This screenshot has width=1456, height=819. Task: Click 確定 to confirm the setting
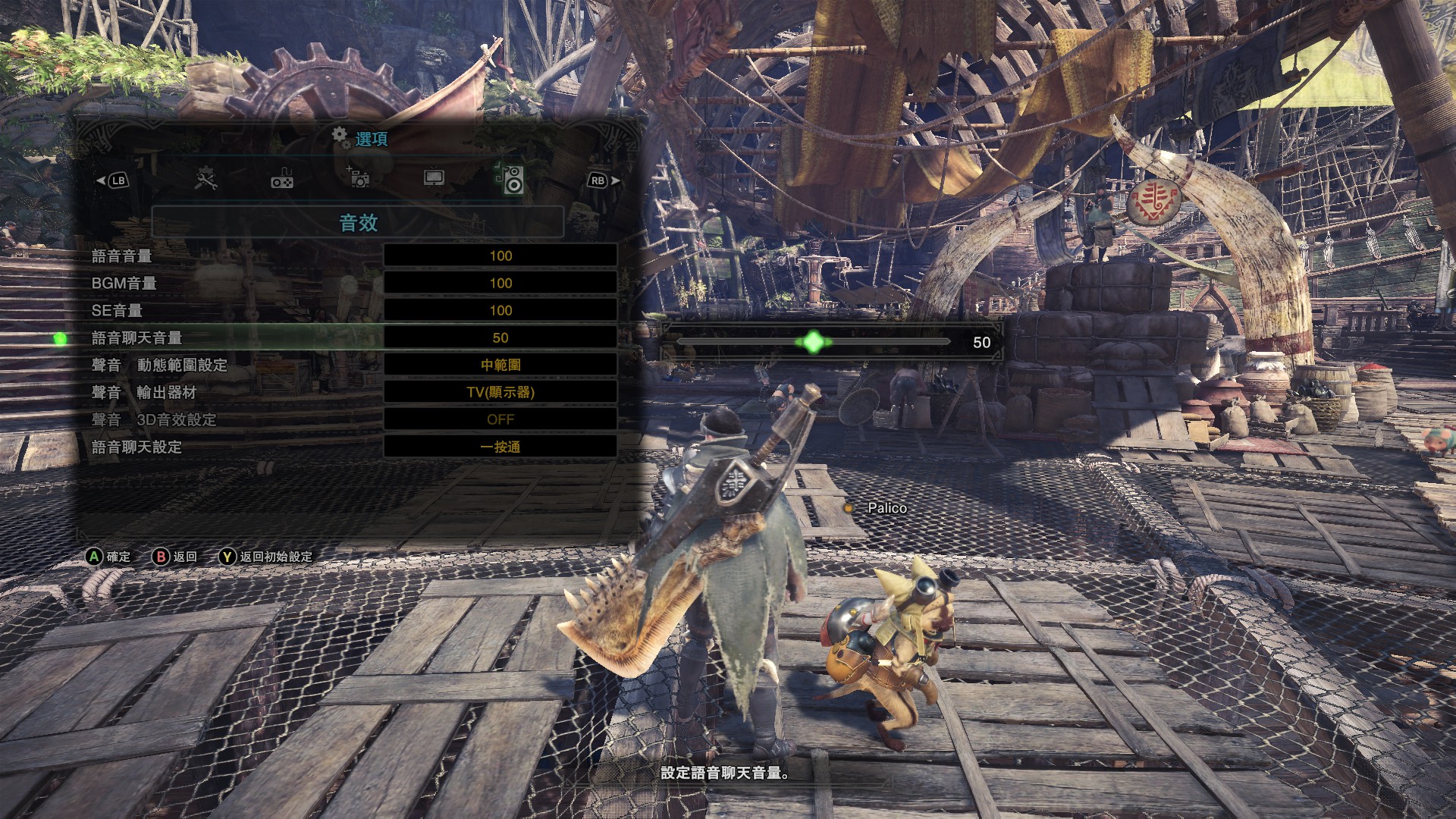point(108,557)
